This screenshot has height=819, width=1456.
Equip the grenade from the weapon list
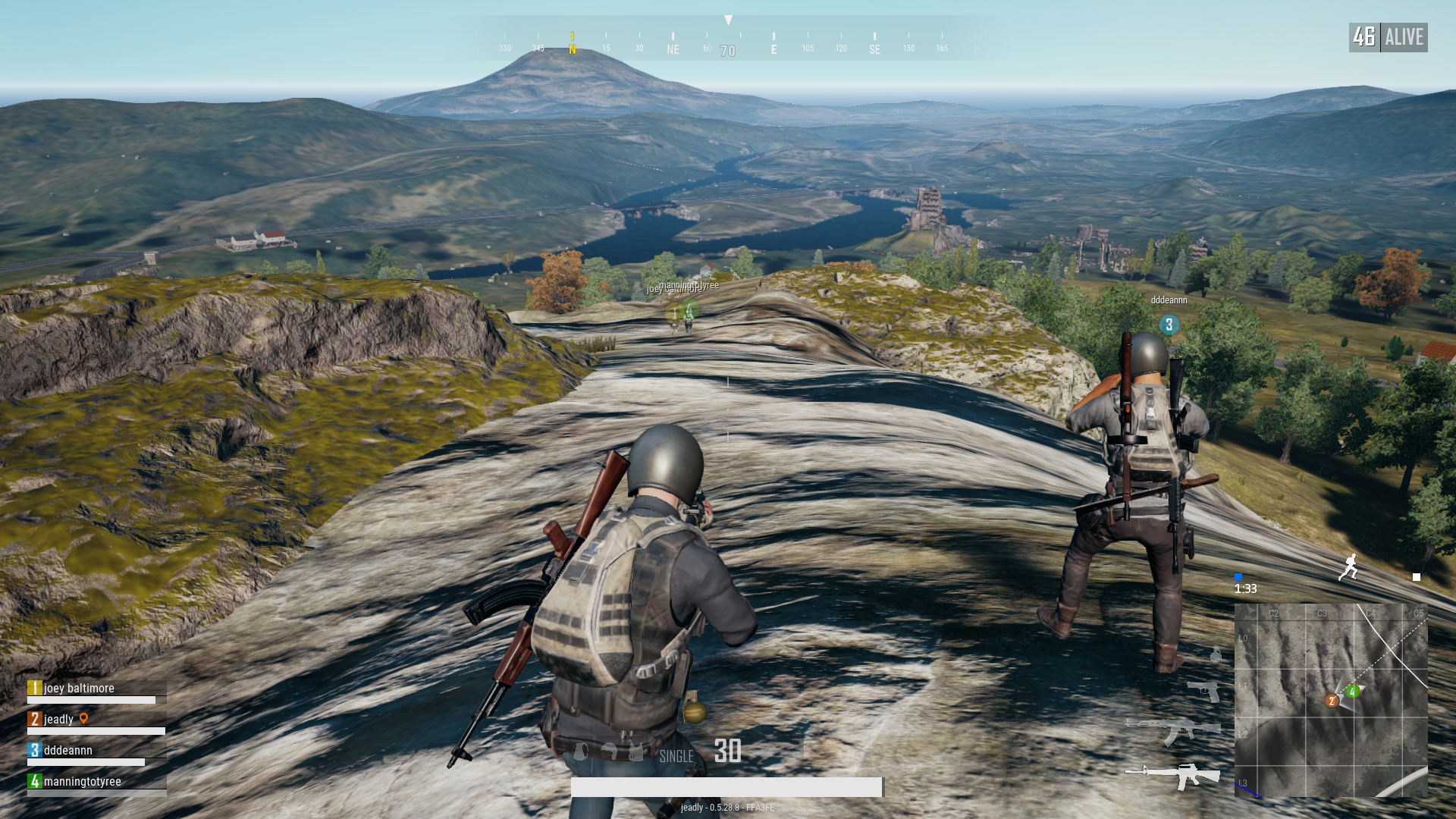click(1216, 654)
